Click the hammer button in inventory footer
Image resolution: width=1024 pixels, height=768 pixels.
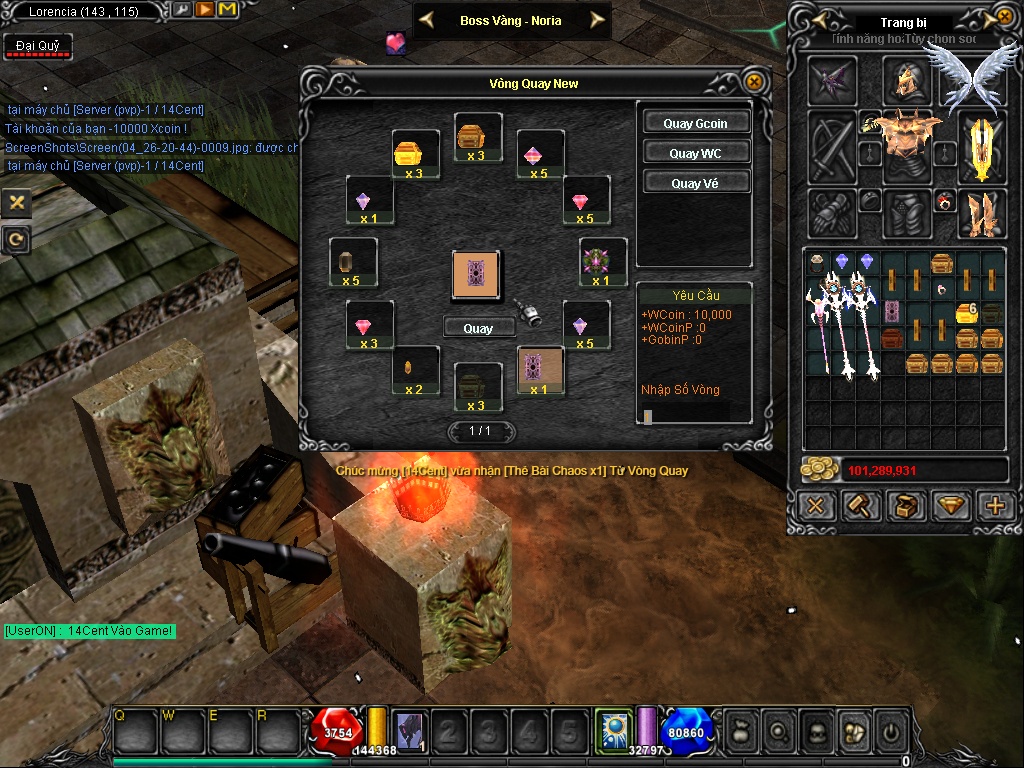click(x=860, y=506)
